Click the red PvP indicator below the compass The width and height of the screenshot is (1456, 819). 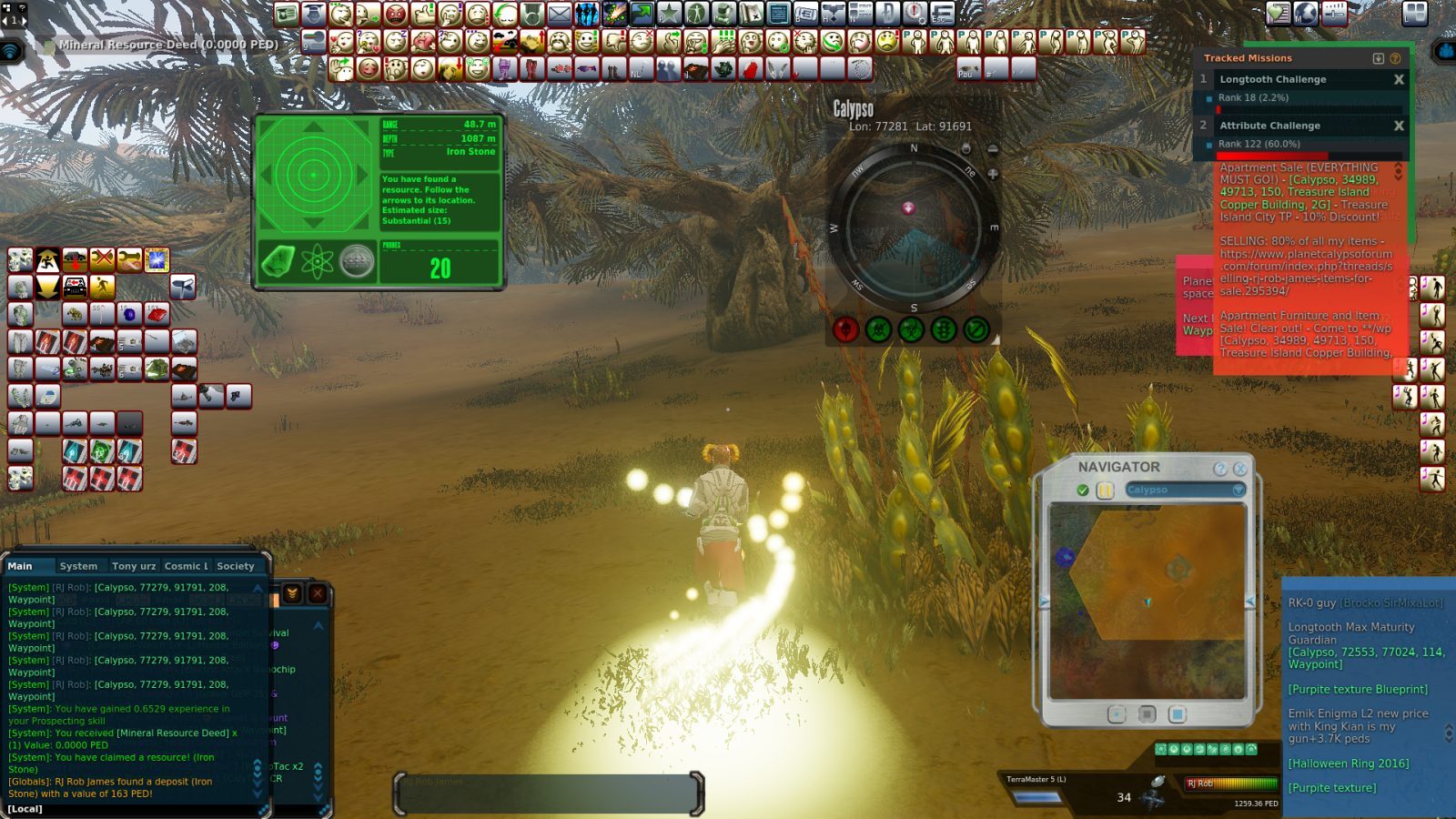845,329
